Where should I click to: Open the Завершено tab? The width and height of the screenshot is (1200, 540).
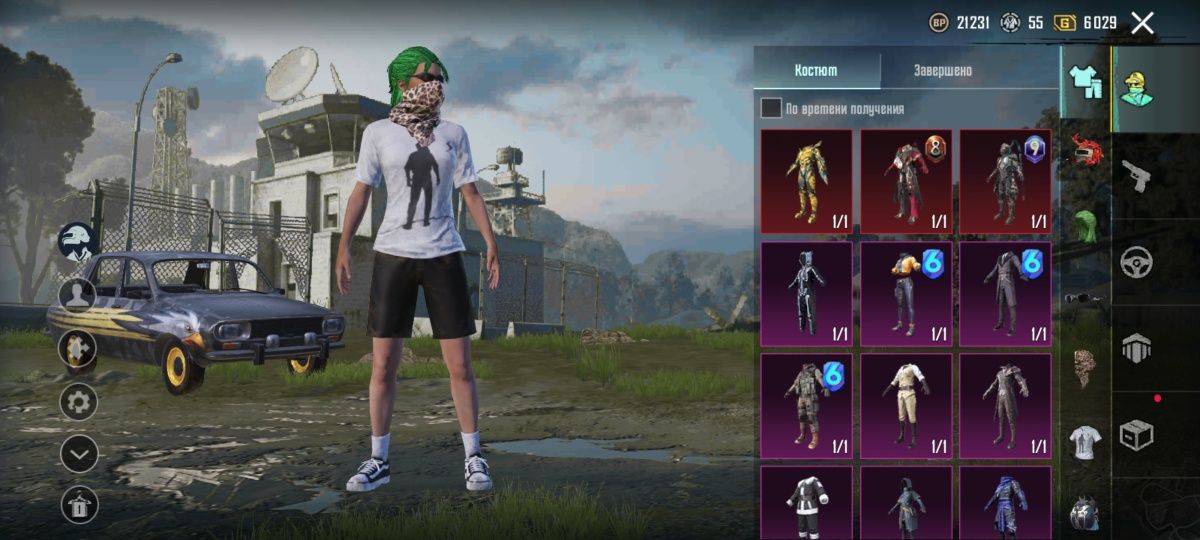pyautogui.click(x=942, y=71)
